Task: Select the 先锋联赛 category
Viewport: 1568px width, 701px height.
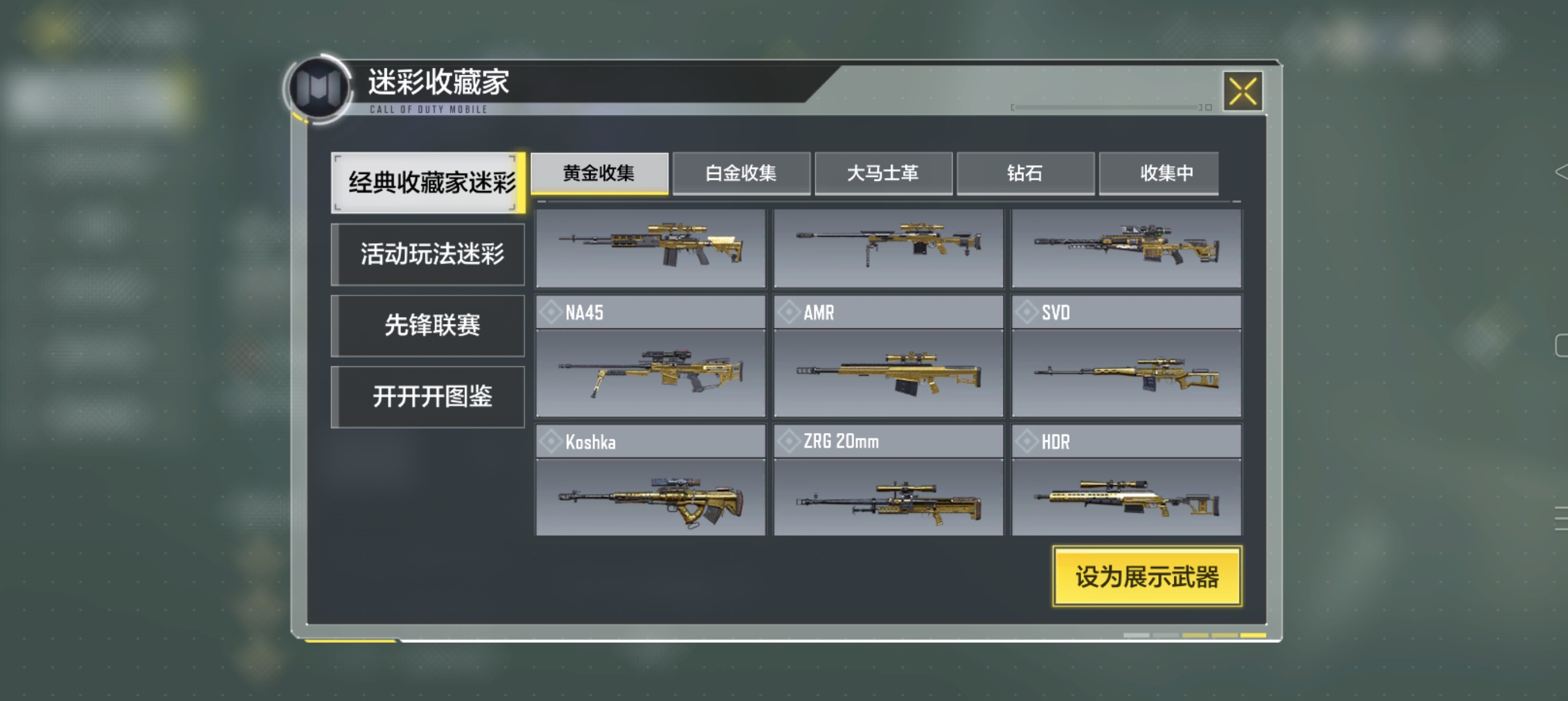Action: [427, 326]
